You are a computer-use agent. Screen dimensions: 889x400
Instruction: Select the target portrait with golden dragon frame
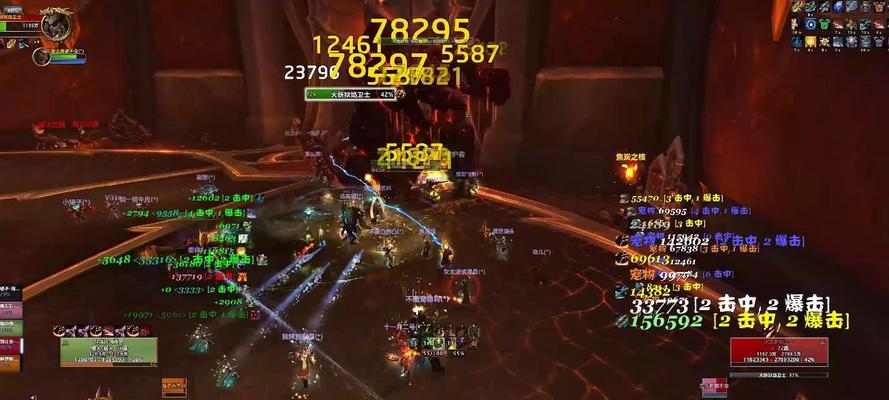(x=56, y=22)
